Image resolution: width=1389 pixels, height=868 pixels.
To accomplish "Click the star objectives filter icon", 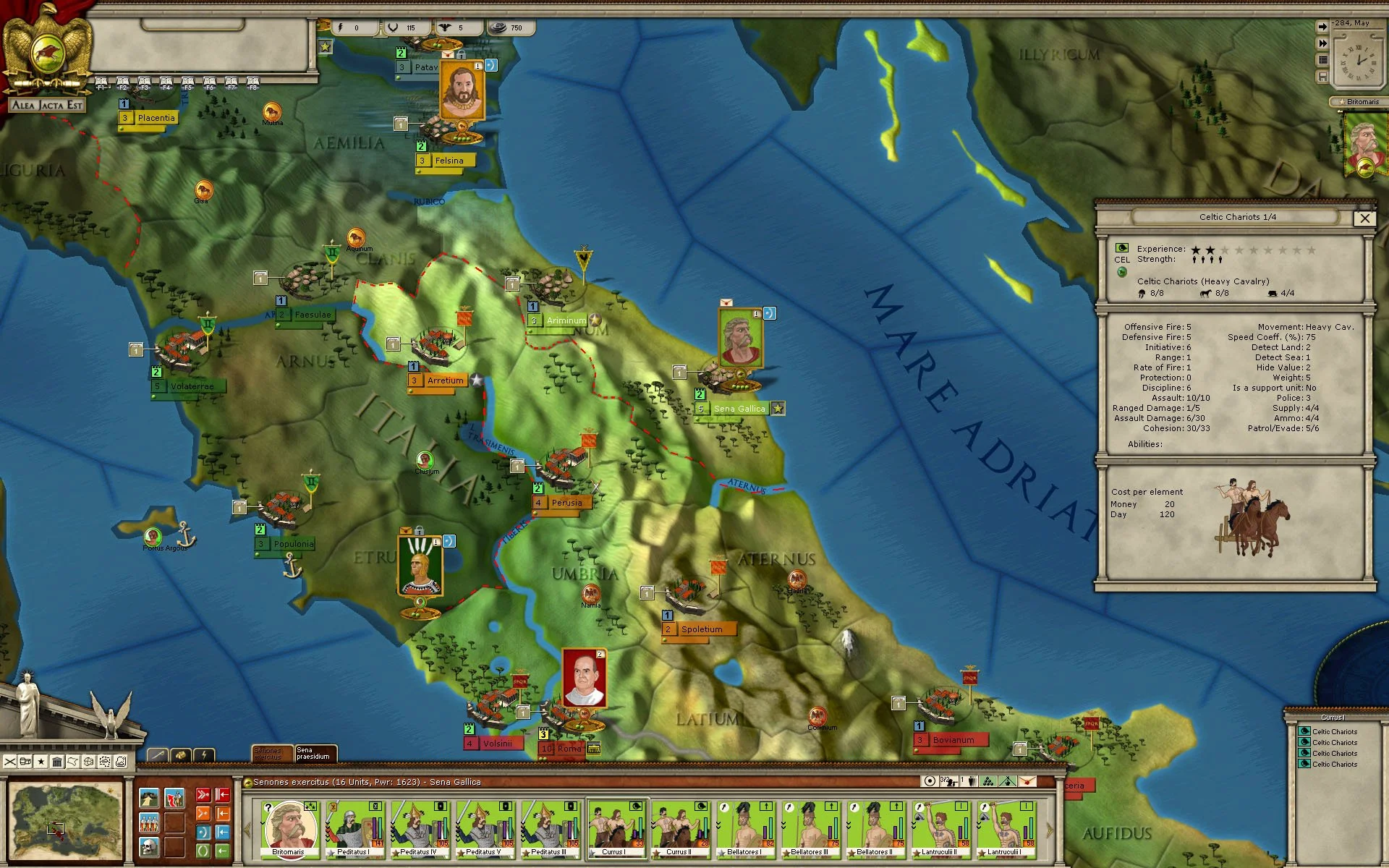I will (x=41, y=762).
